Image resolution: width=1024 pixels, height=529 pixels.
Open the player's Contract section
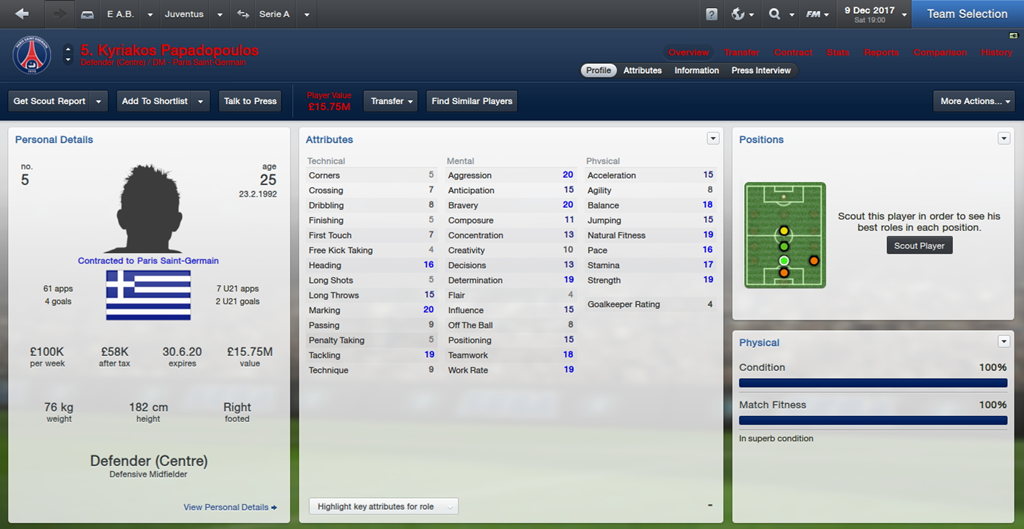coord(793,52)
